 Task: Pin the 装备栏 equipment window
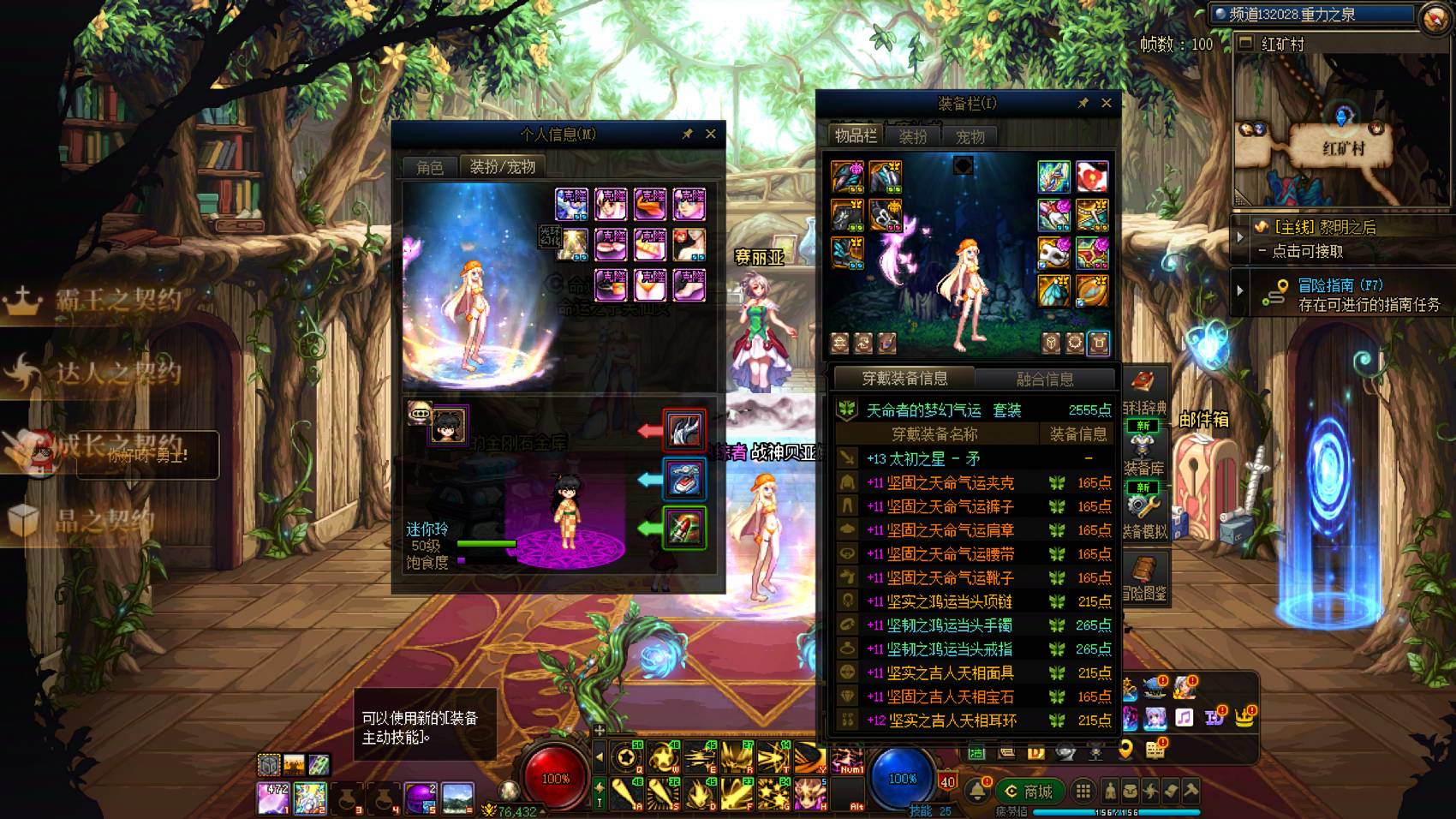pyautogui.click(x=1083, y=103)
